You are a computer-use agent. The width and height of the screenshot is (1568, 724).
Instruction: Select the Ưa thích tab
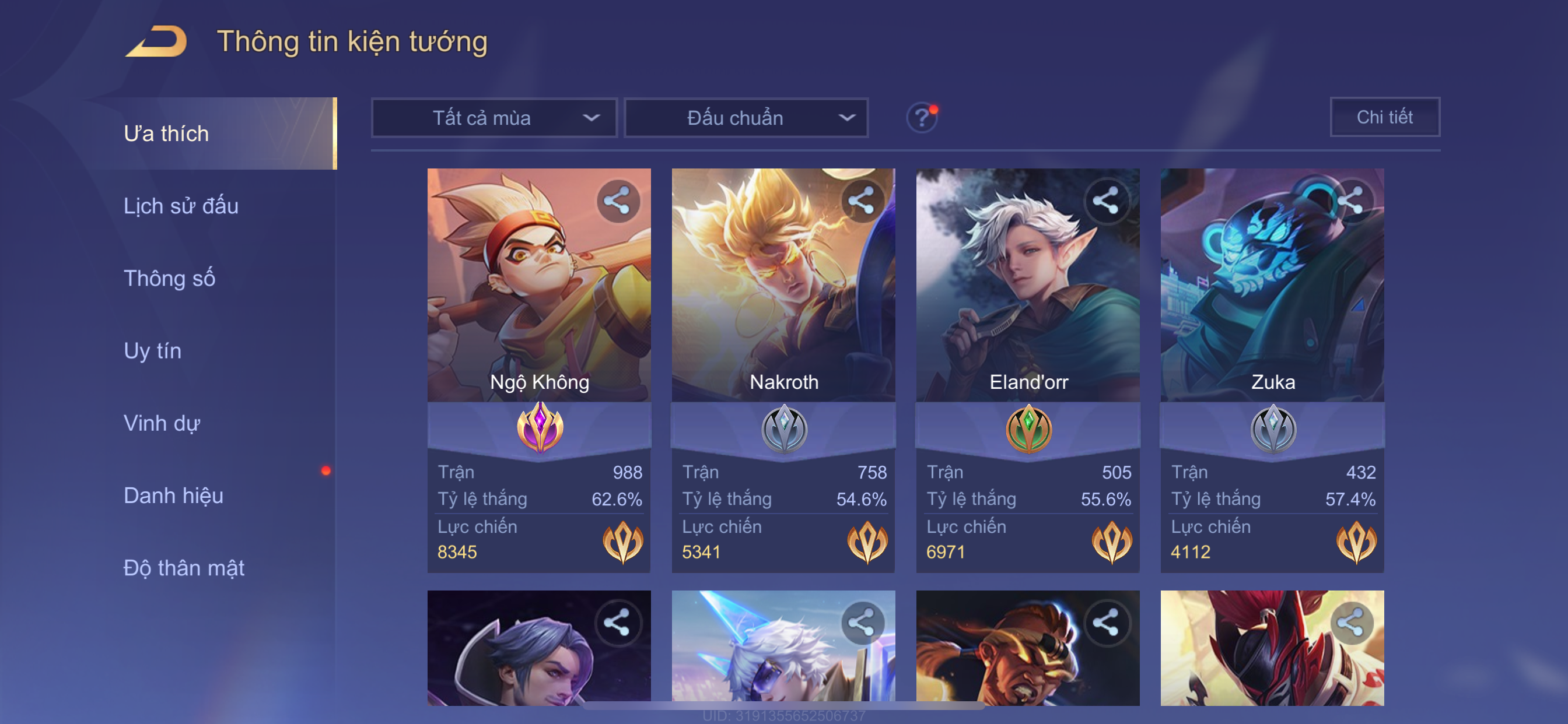166,134
